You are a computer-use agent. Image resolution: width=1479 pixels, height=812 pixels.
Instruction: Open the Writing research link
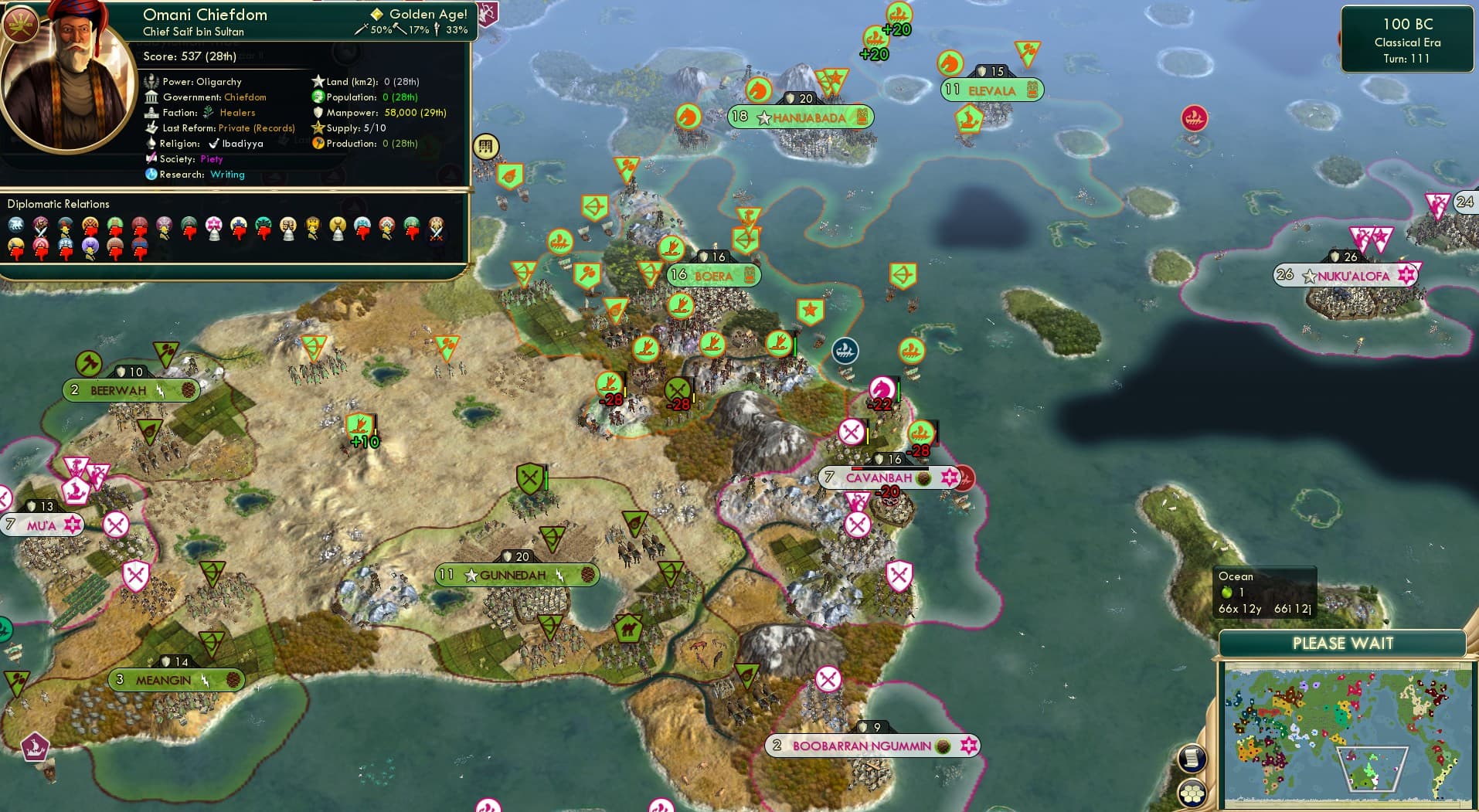pos(228,175)
